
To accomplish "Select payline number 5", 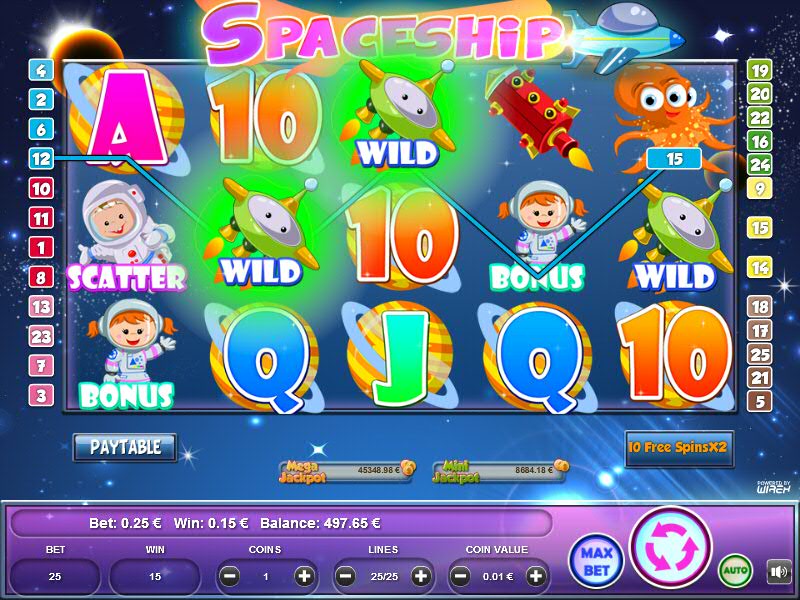I will pyautogui.click(x=760, y=402).
